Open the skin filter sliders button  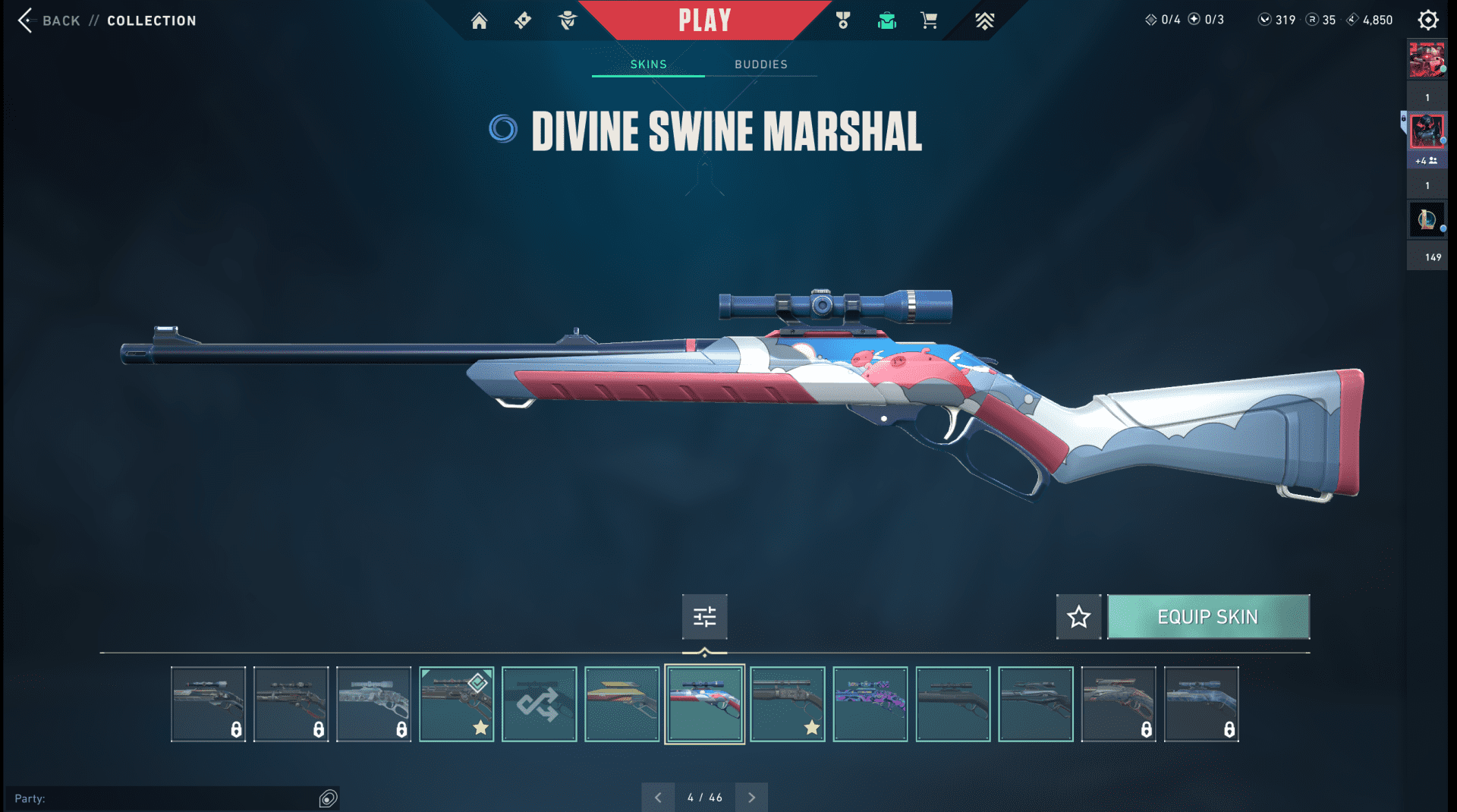(704, 617)
